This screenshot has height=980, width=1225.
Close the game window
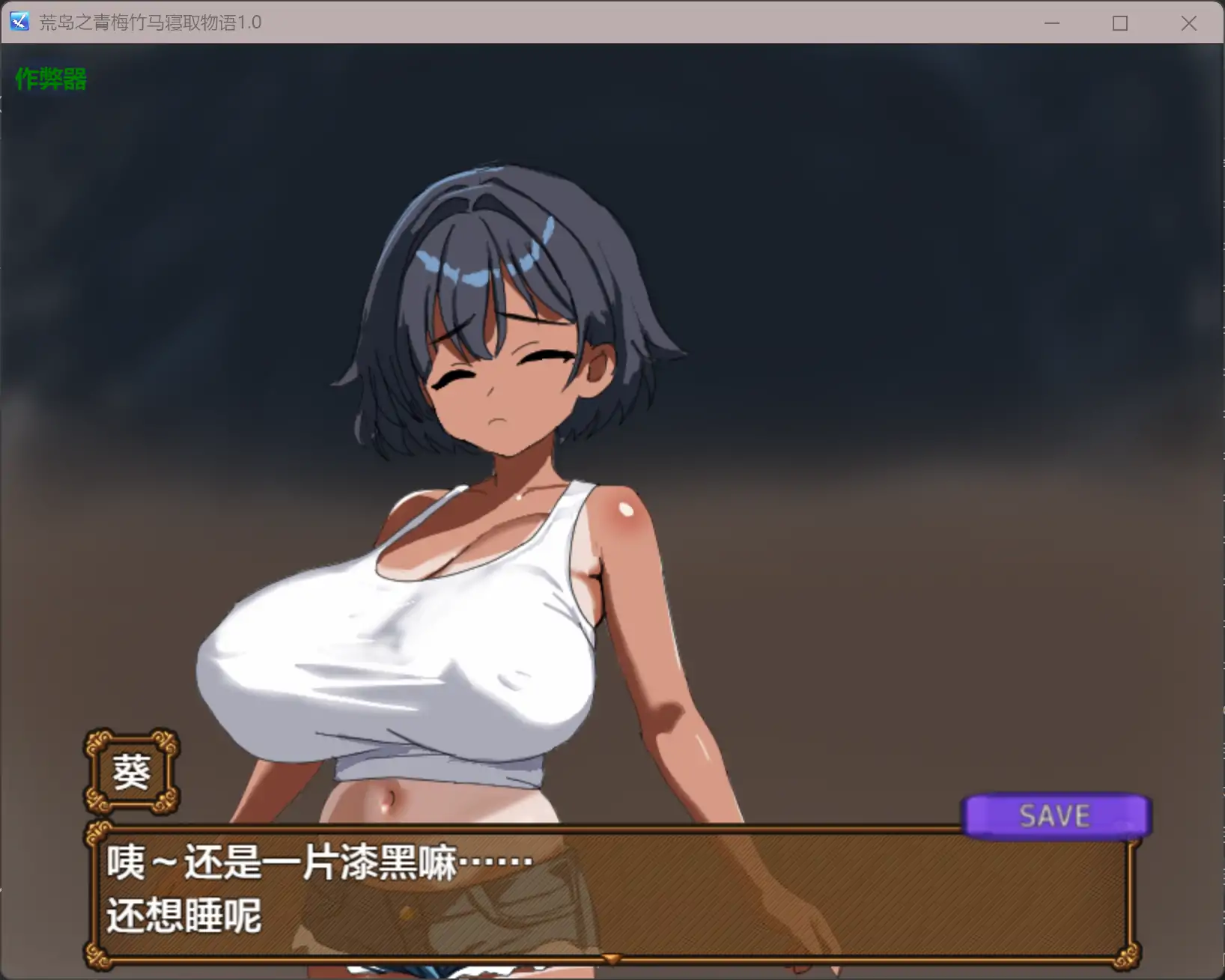(1188, 23)
